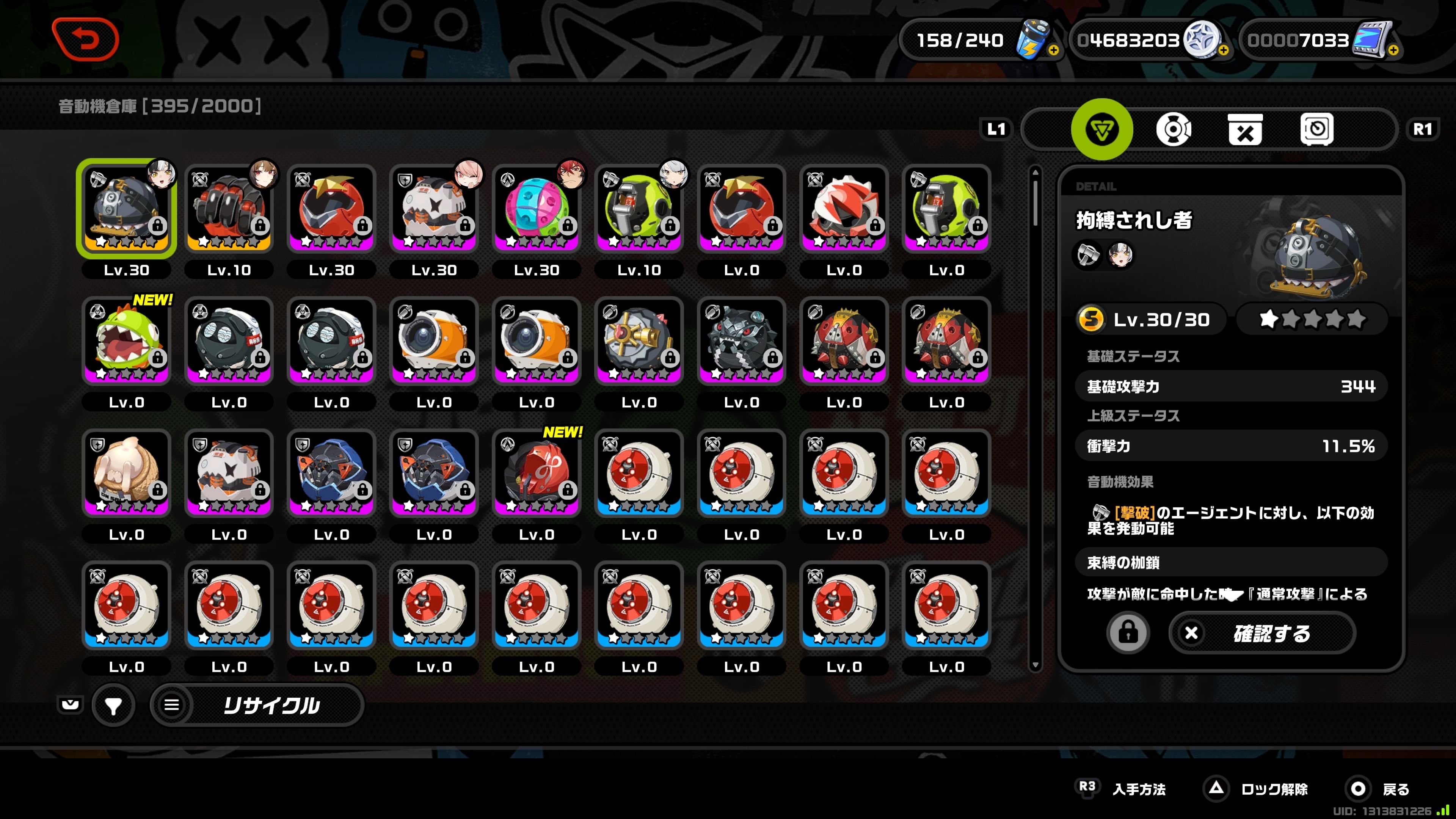Click the red back arrow button
Image resolution: width=1456 pixels, height=819 pixels.
[85, 39]
